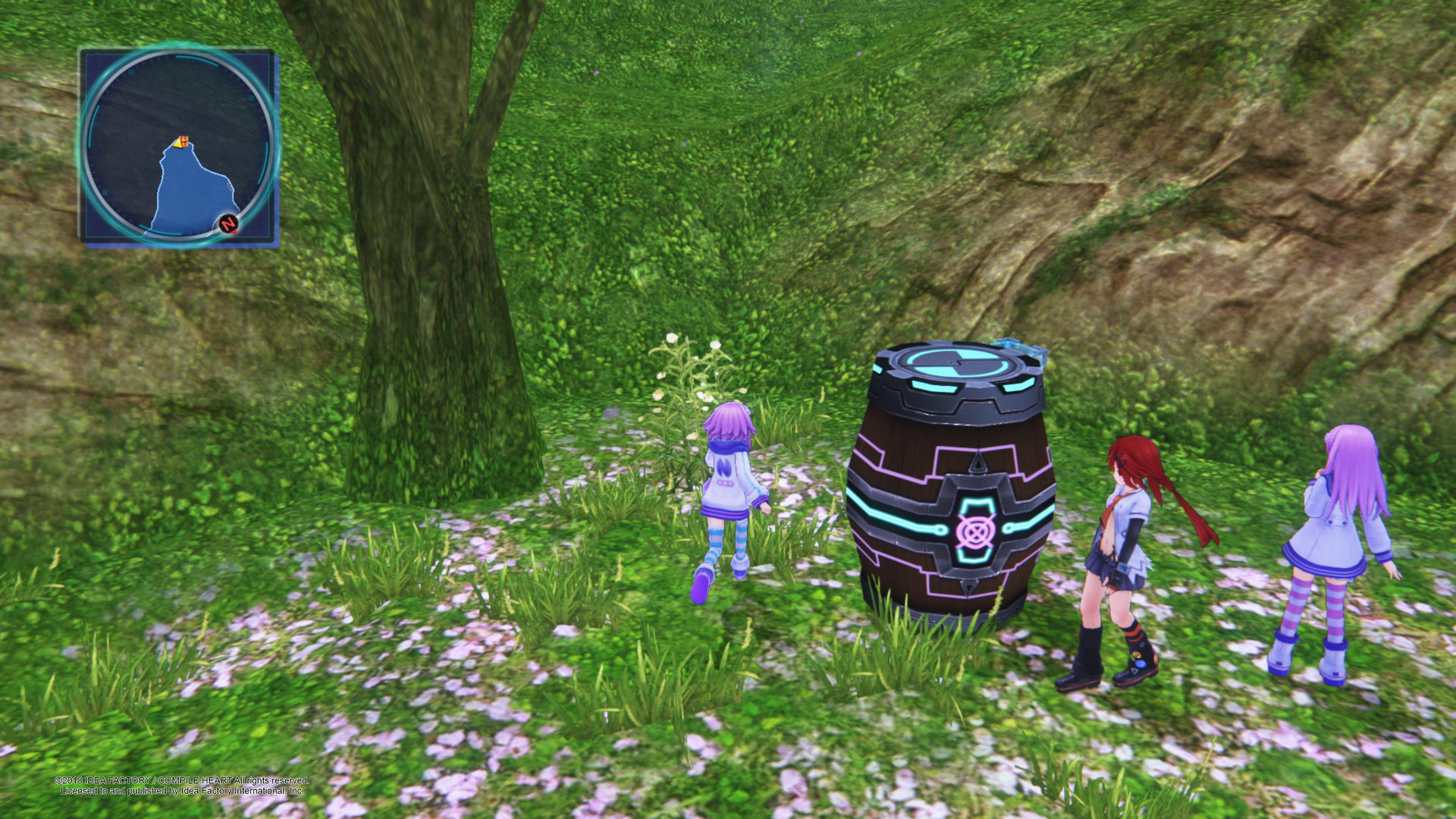Click the pink target emblem on the barrel
1456x819 pixels.
coord(976,532)
